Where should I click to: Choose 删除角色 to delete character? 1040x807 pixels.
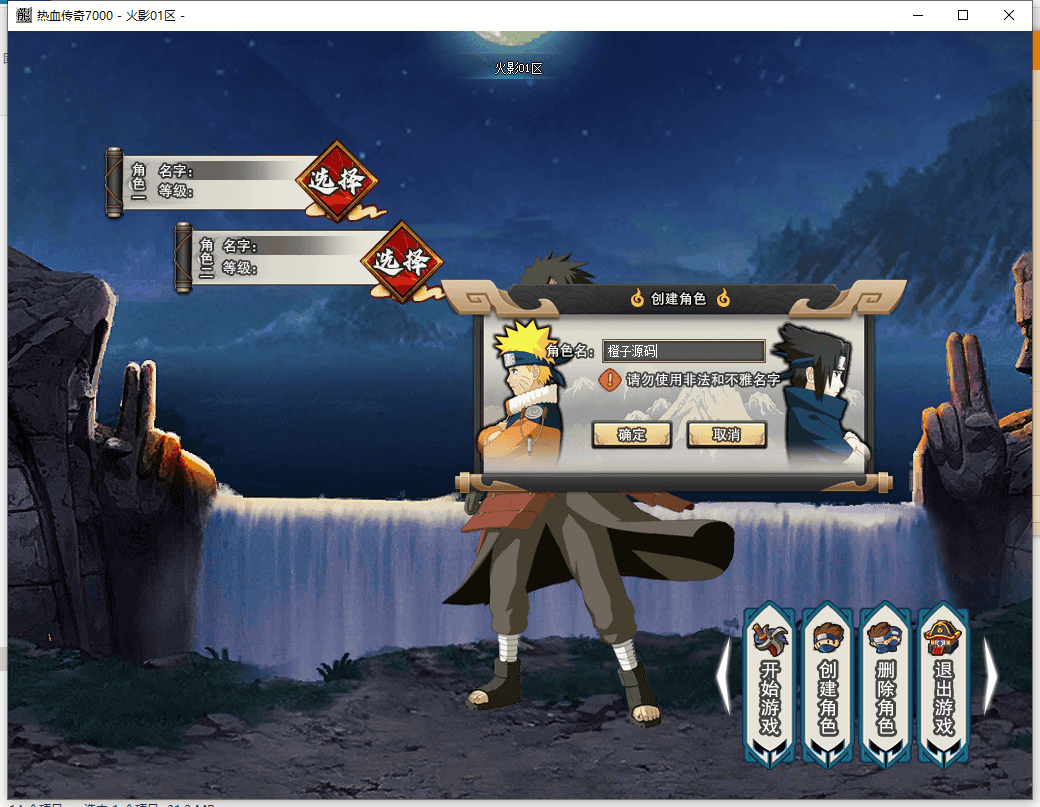click(x=886, y=686)
